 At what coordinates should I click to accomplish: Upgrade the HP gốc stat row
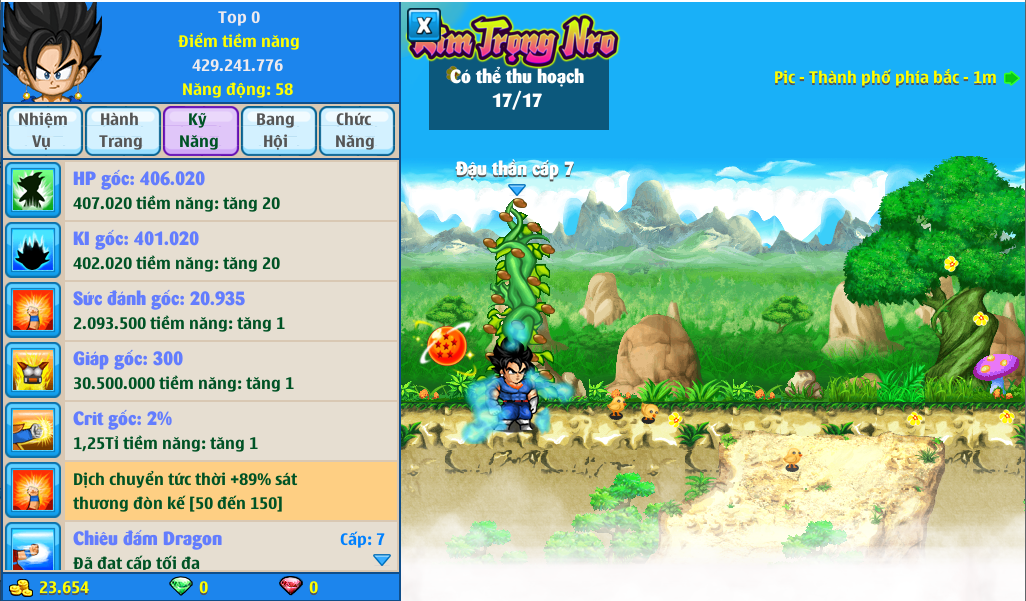point(200,191)
